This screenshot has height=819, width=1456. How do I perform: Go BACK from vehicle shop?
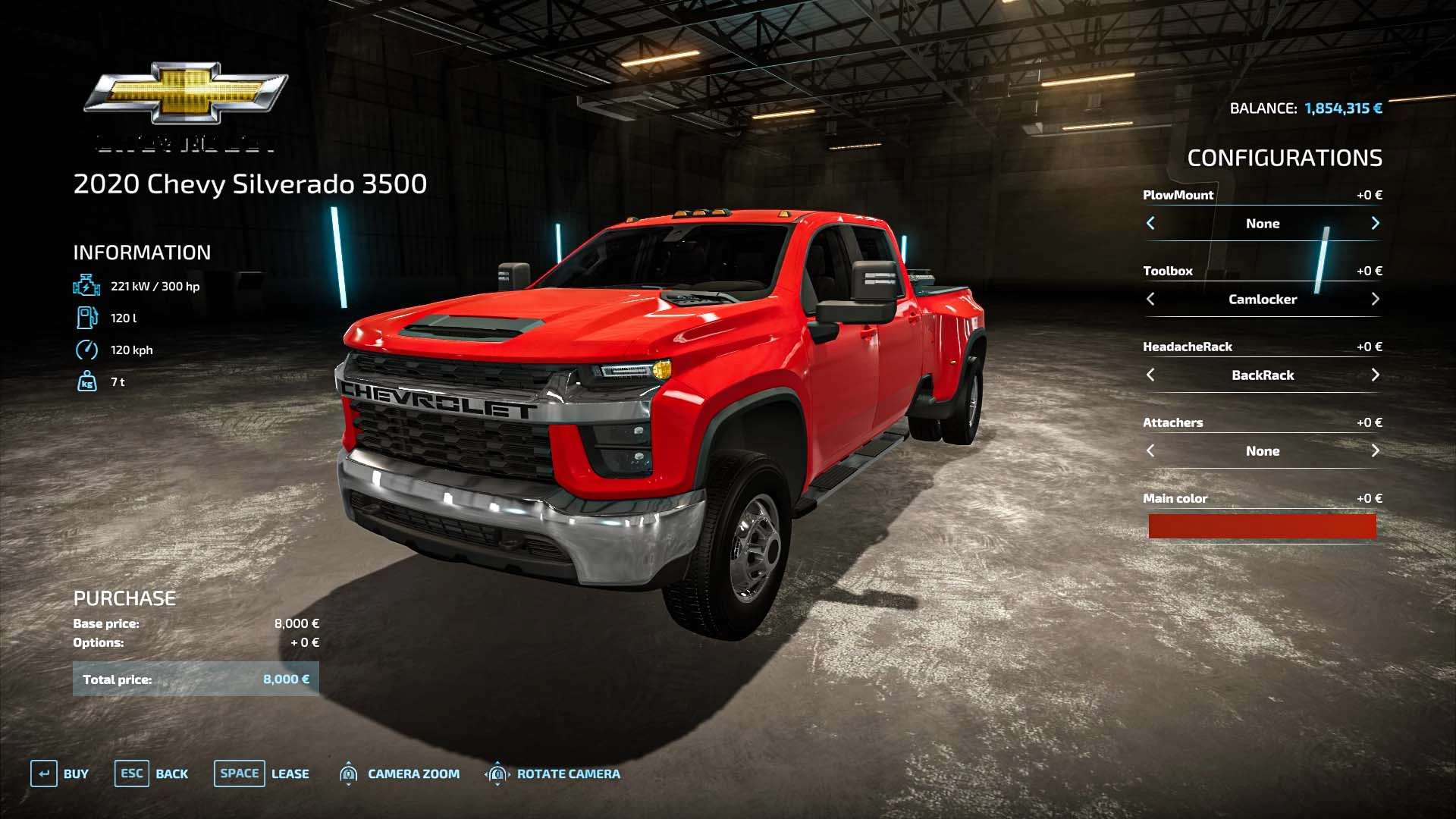click(x=152, y=773)
